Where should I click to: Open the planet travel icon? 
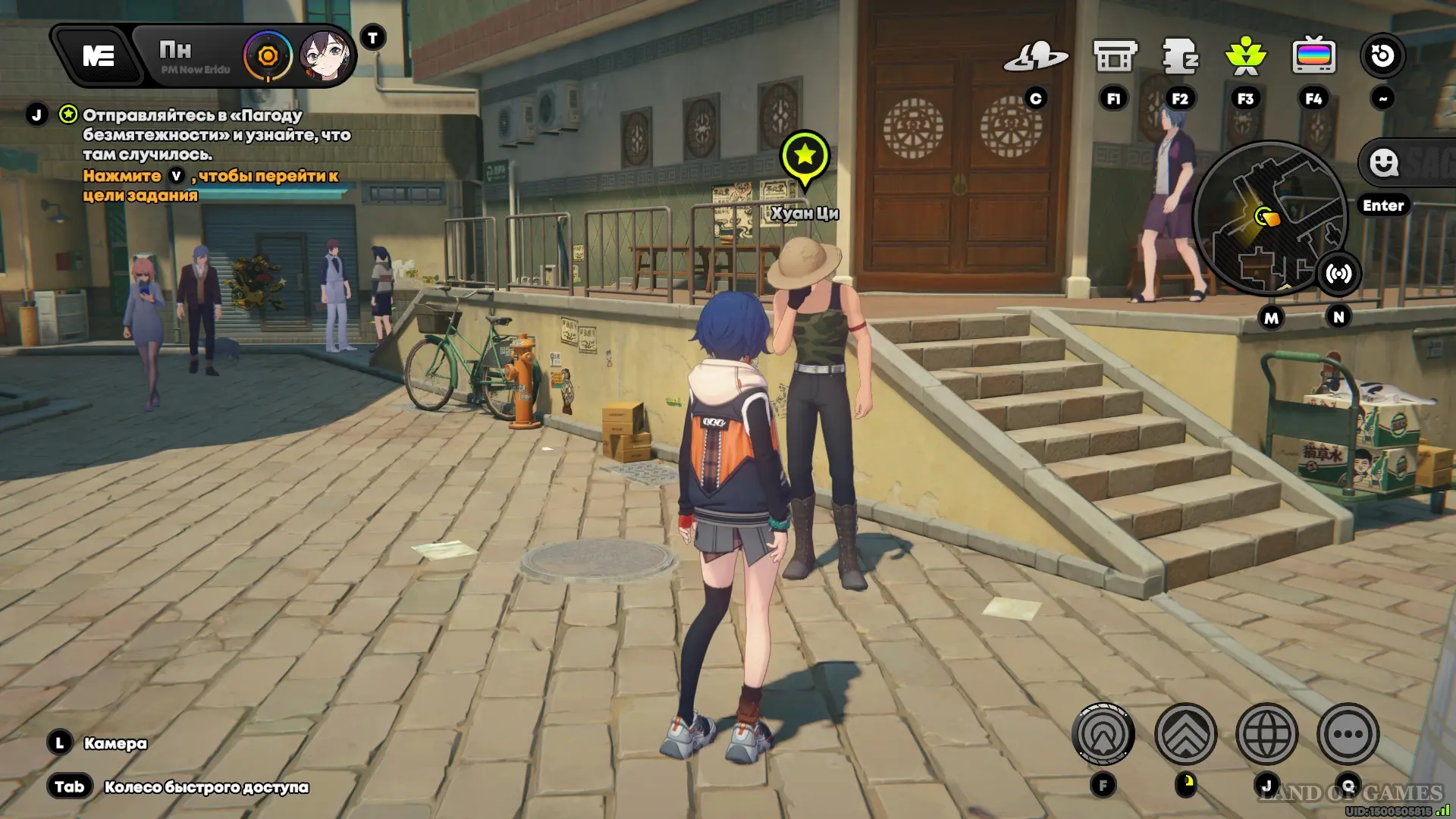click(x=1036, y=56)
